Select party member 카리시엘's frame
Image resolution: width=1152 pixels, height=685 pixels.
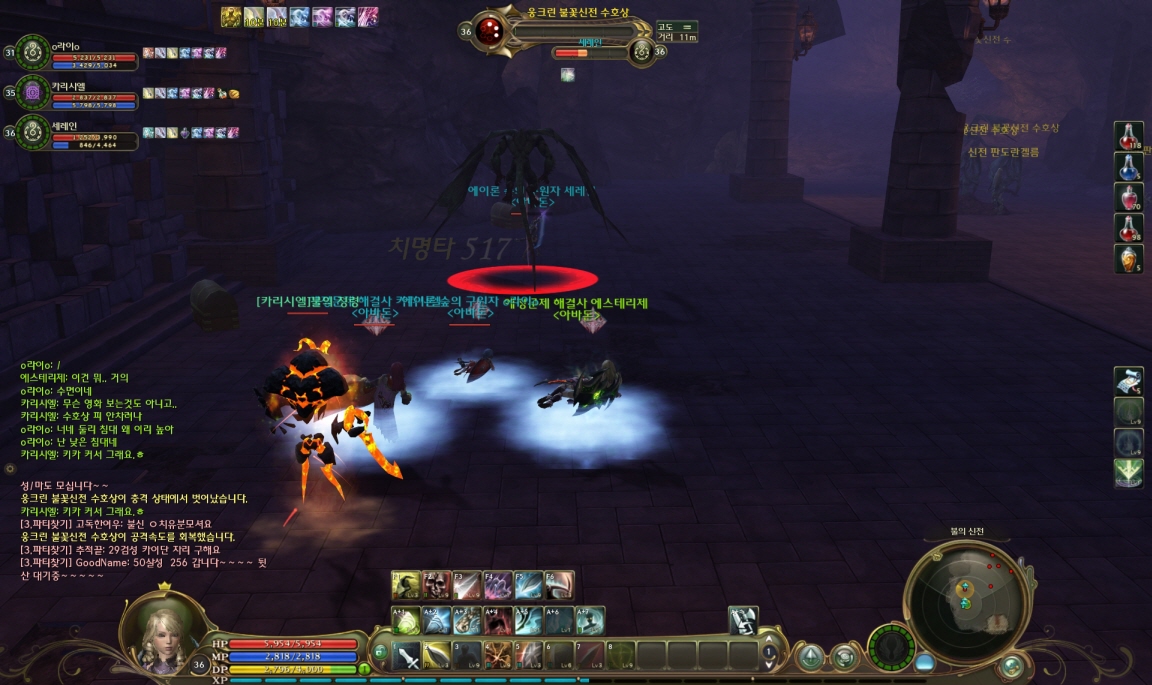point(32,92)
